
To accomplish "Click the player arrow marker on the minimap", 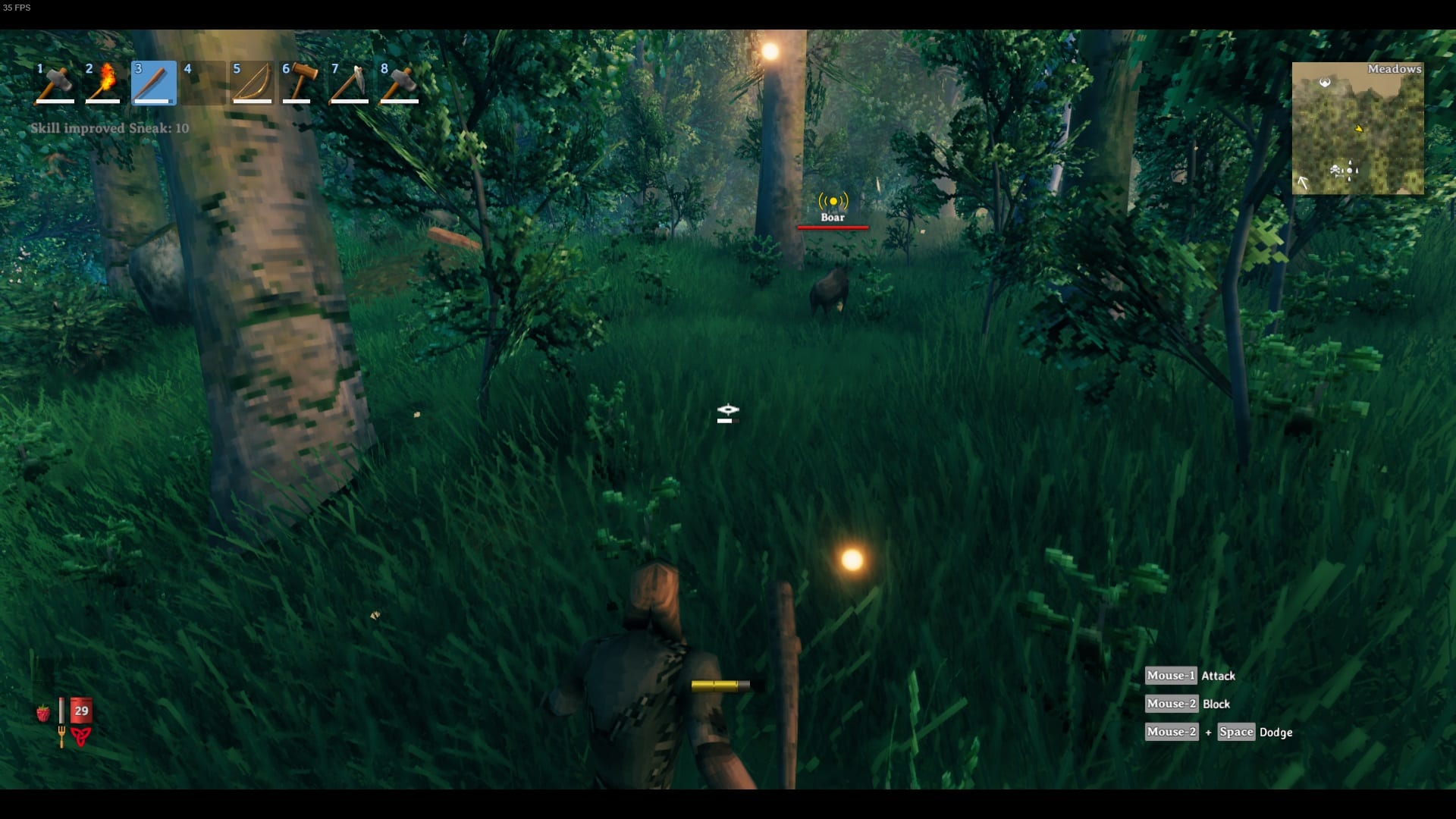I will pyautogui.click(x=1359, y=128).
